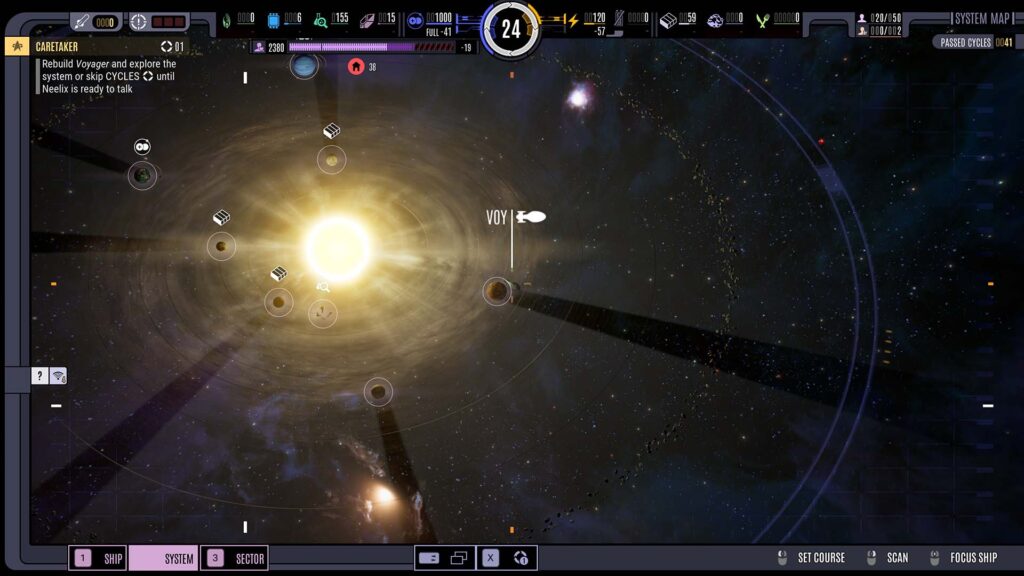1024x576 pixels.
Task: Select the lone planet marker below the sun
Action: pos(378,392)
